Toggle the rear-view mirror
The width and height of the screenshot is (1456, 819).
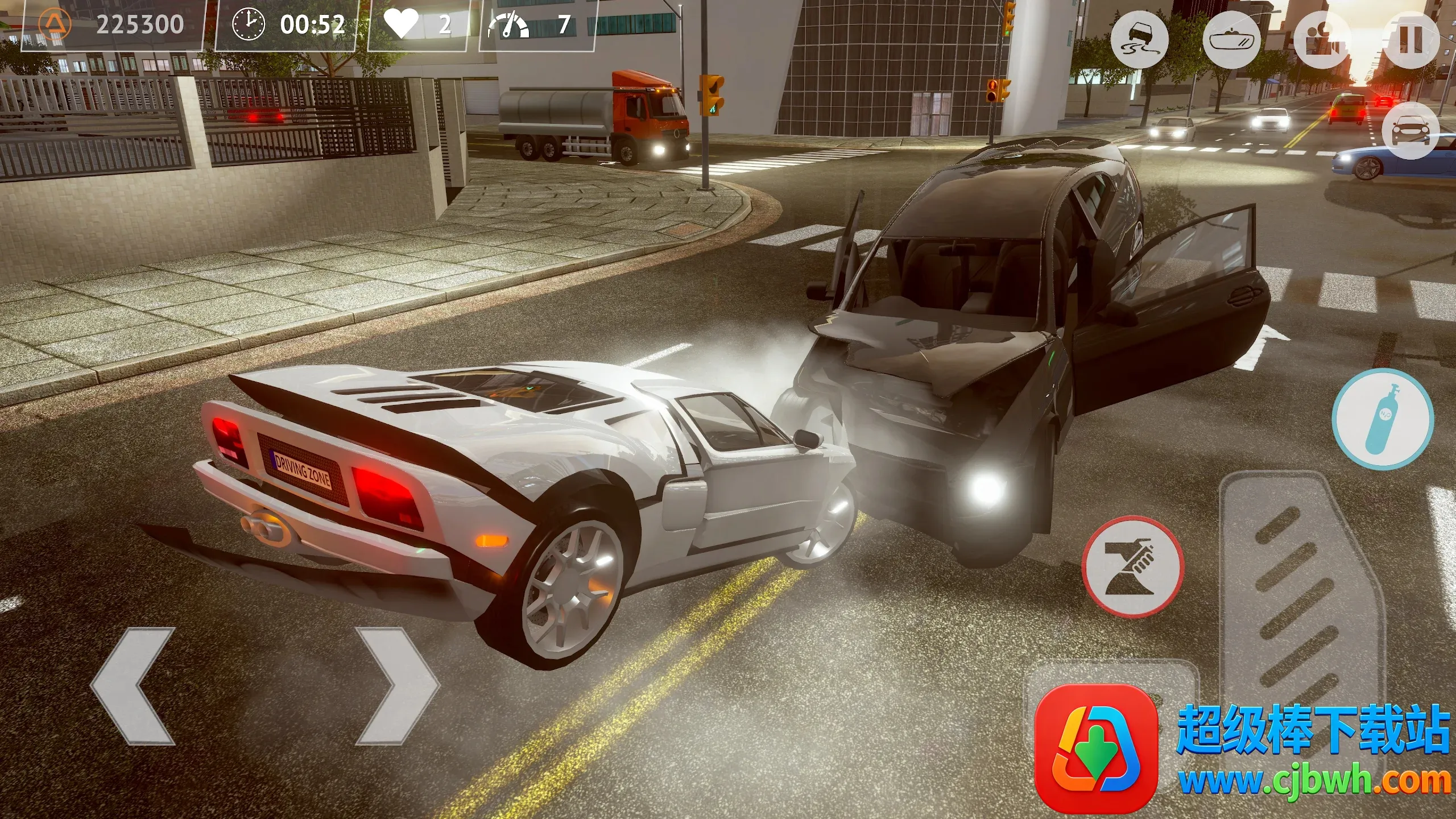pyautogui.click(x=1232, y=40)
